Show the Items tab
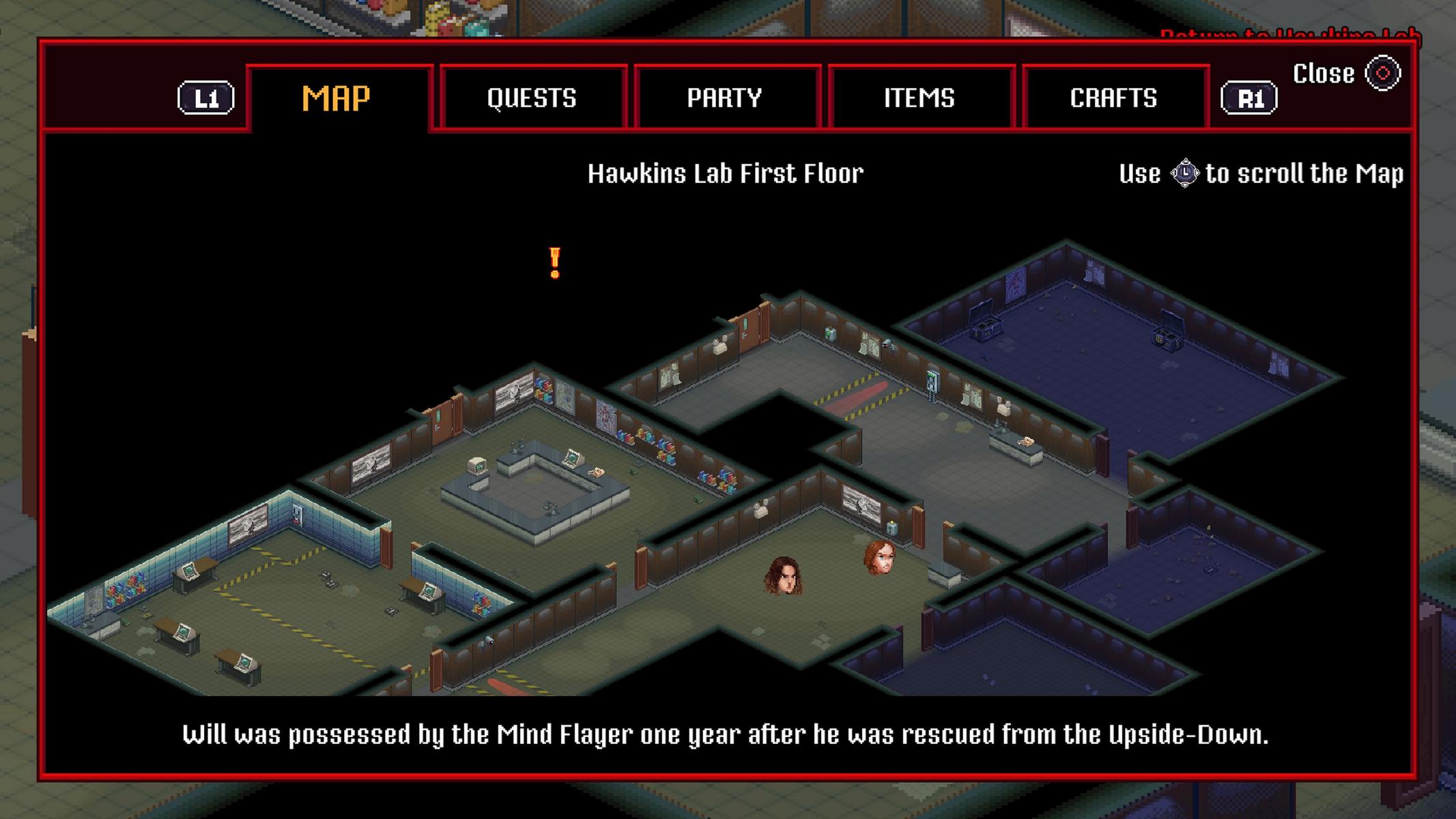The image size is (1456, 819). pyautogui.click(x=919, y=98)
